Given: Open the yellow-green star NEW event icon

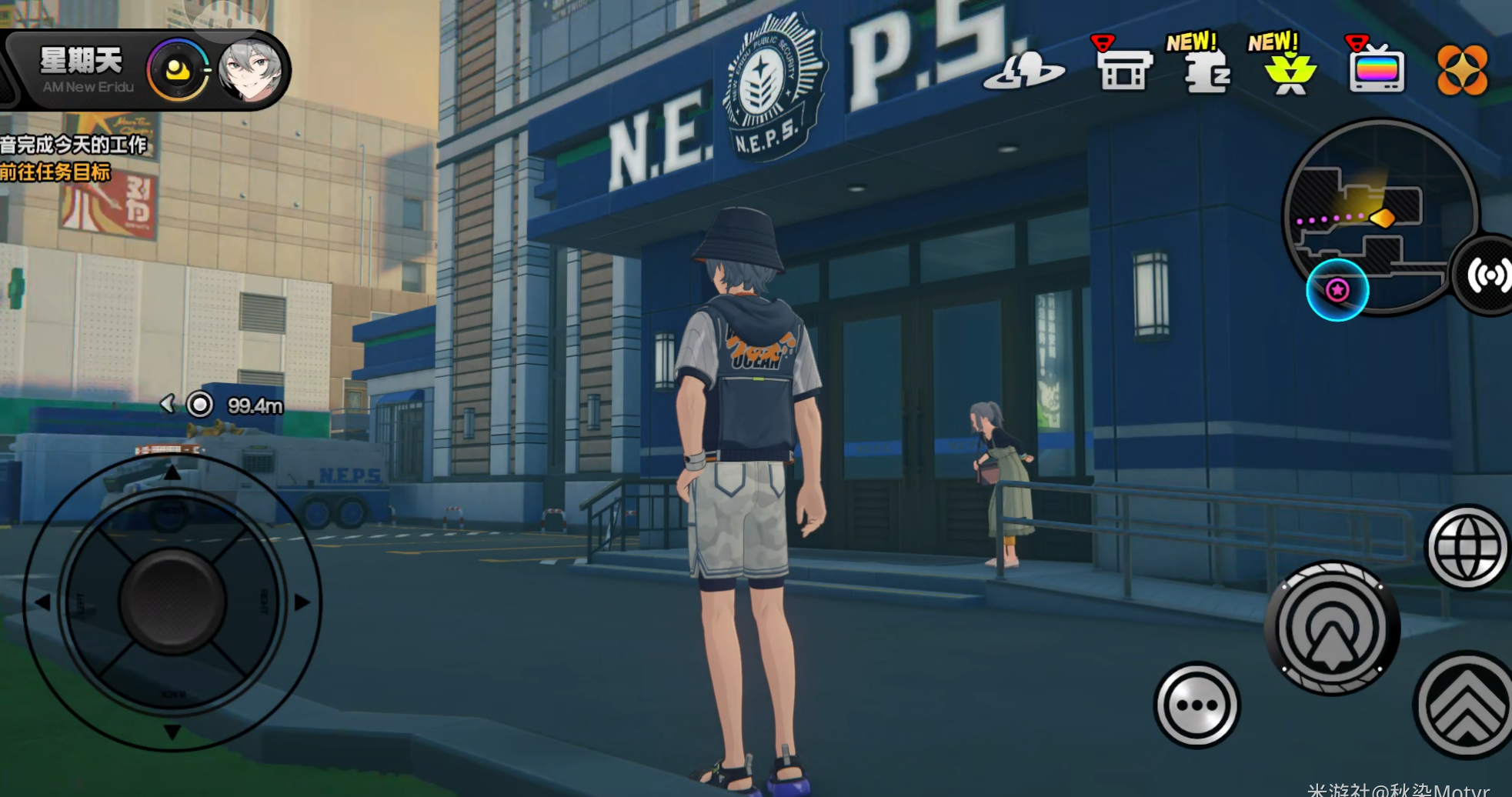Looking at the screenshot, I should [x=1289, y=71].
